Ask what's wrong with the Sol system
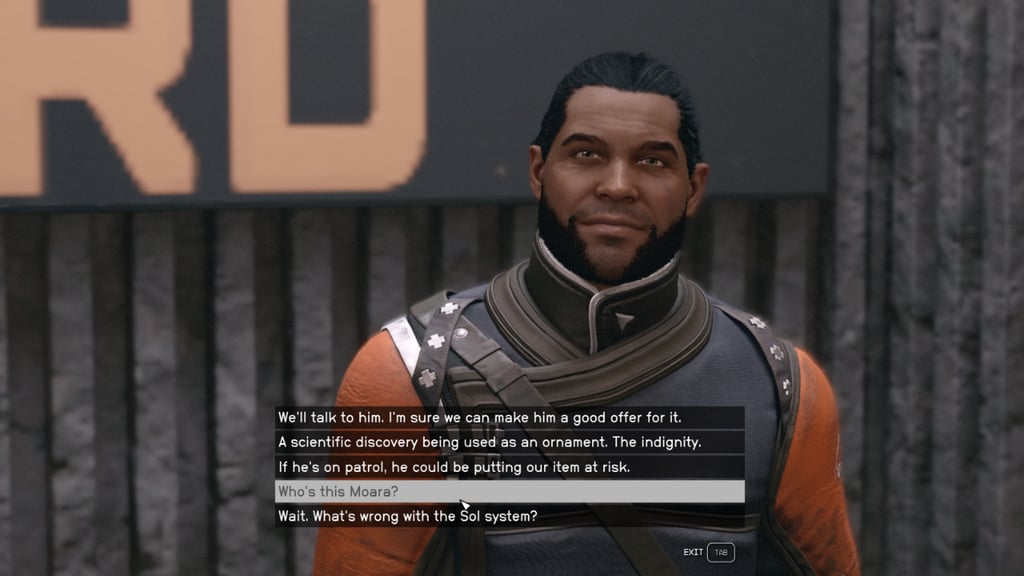The width and height of the screenshot is (1024, 576). click(x=408, y=516)
